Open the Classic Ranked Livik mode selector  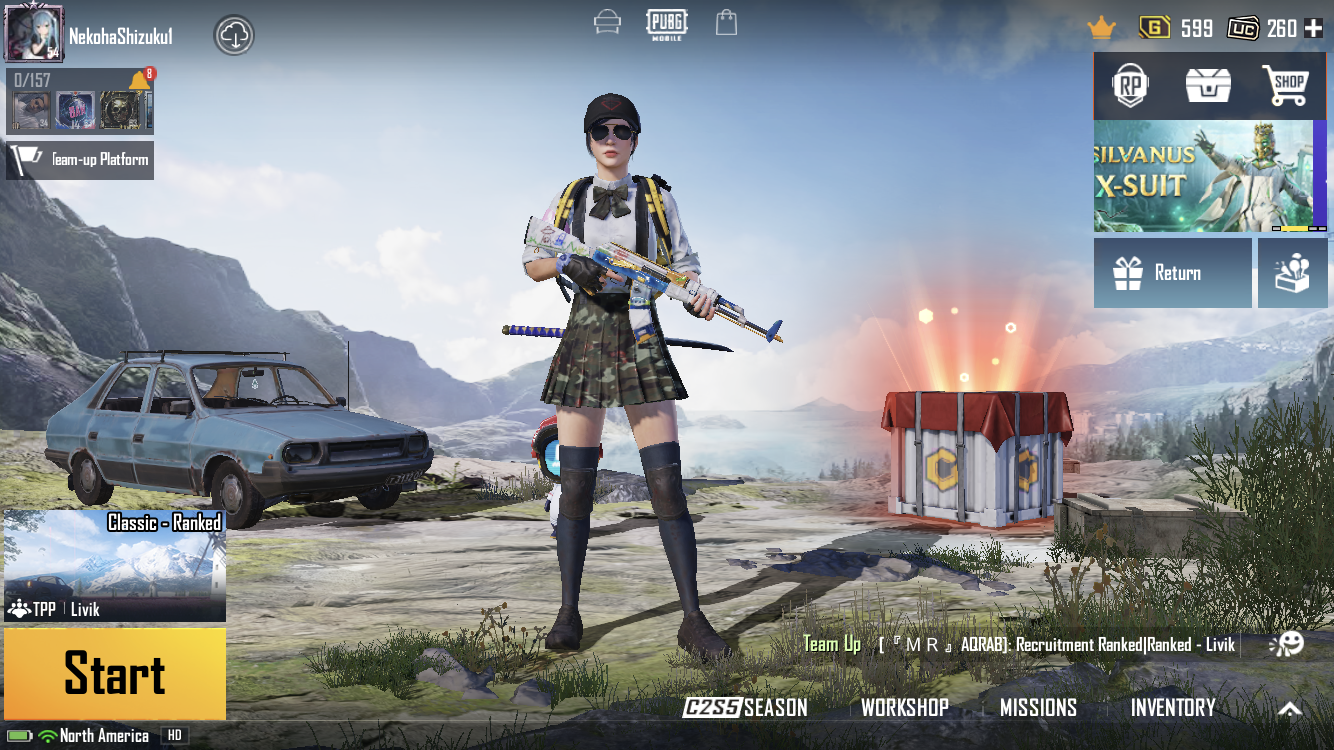(115, 565)
